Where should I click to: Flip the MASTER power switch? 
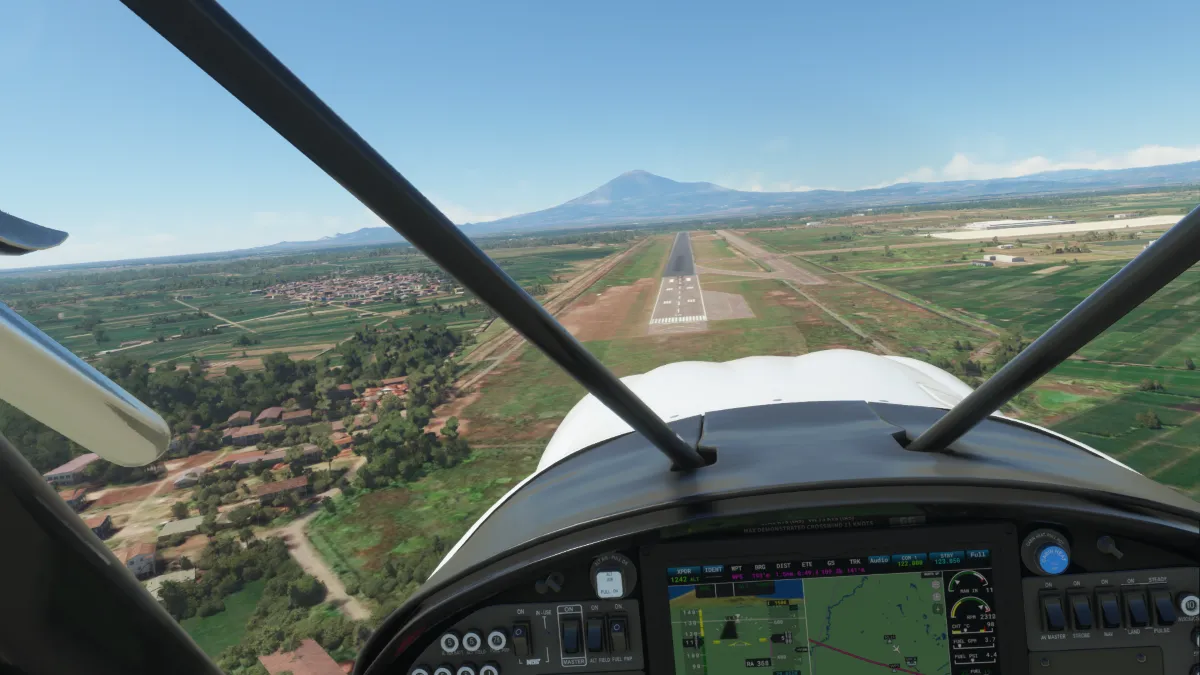tap(571, 635)
